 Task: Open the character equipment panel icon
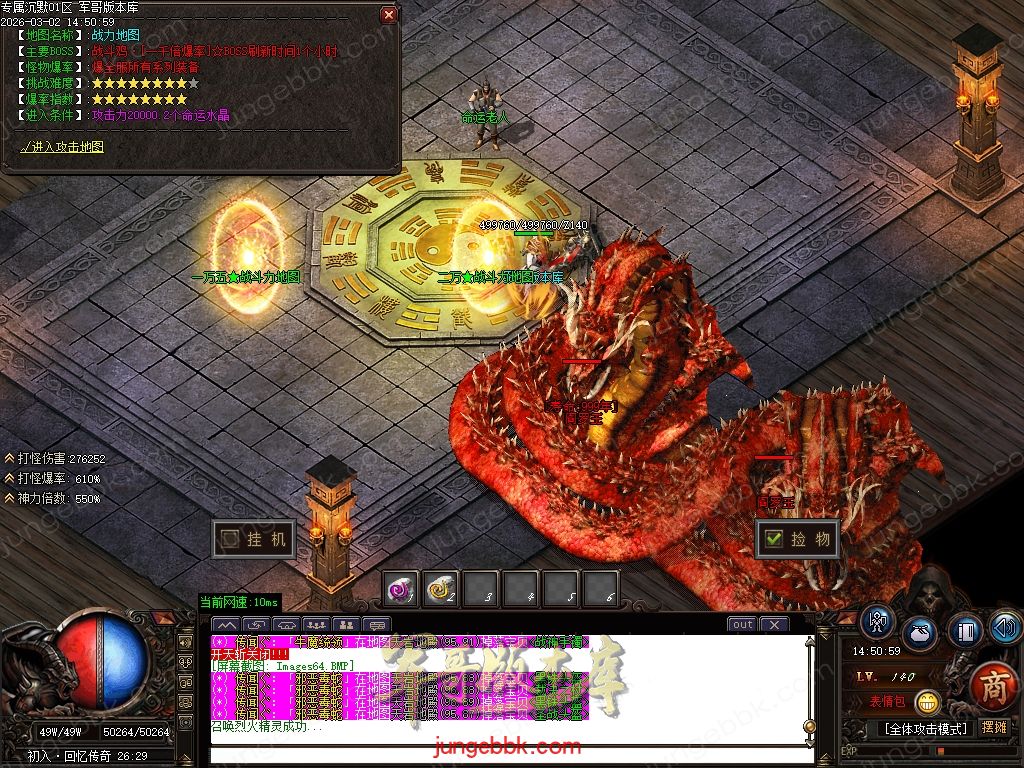coord(878,621)
